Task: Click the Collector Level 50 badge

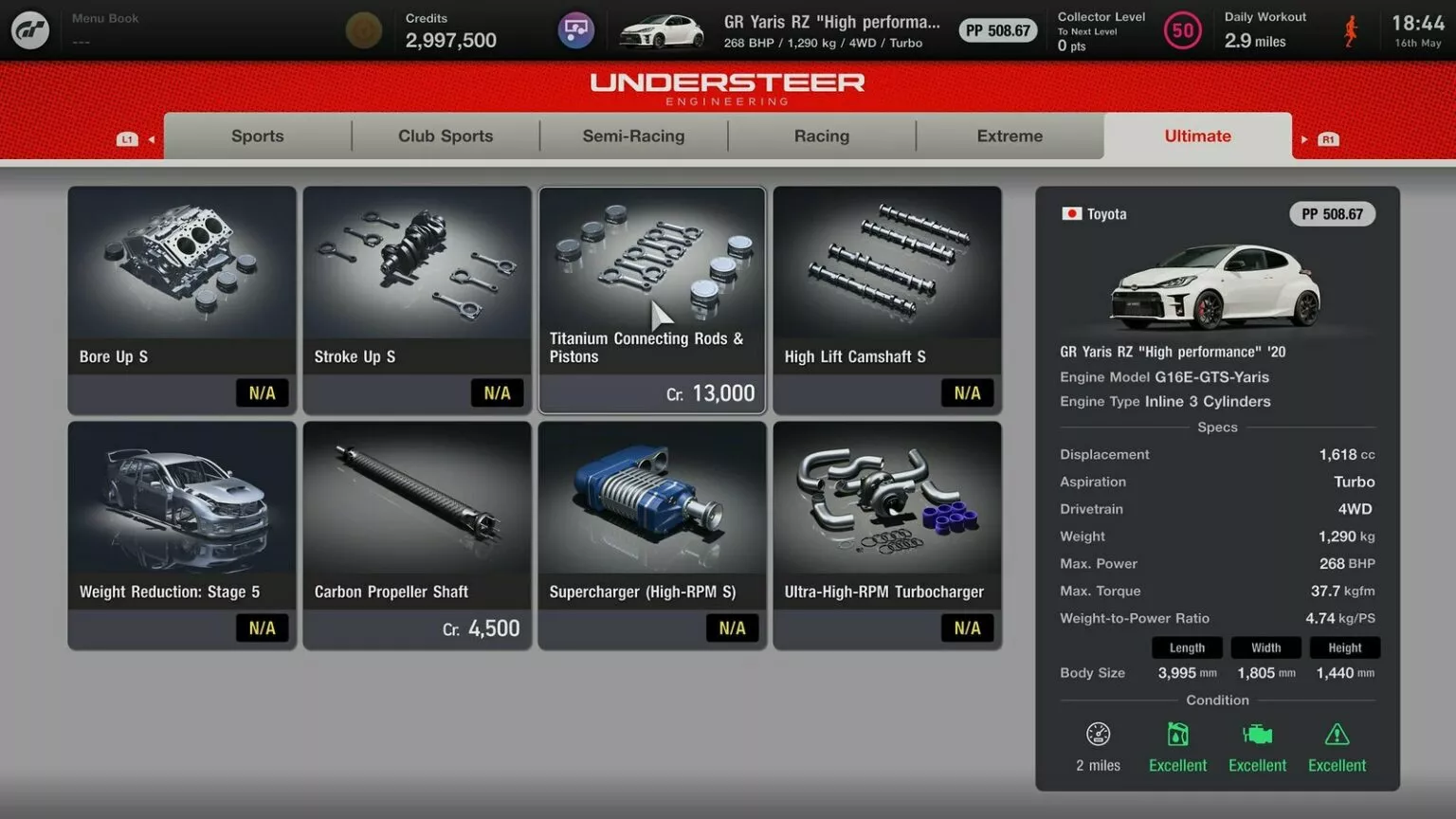Action: click(1182, 29)
